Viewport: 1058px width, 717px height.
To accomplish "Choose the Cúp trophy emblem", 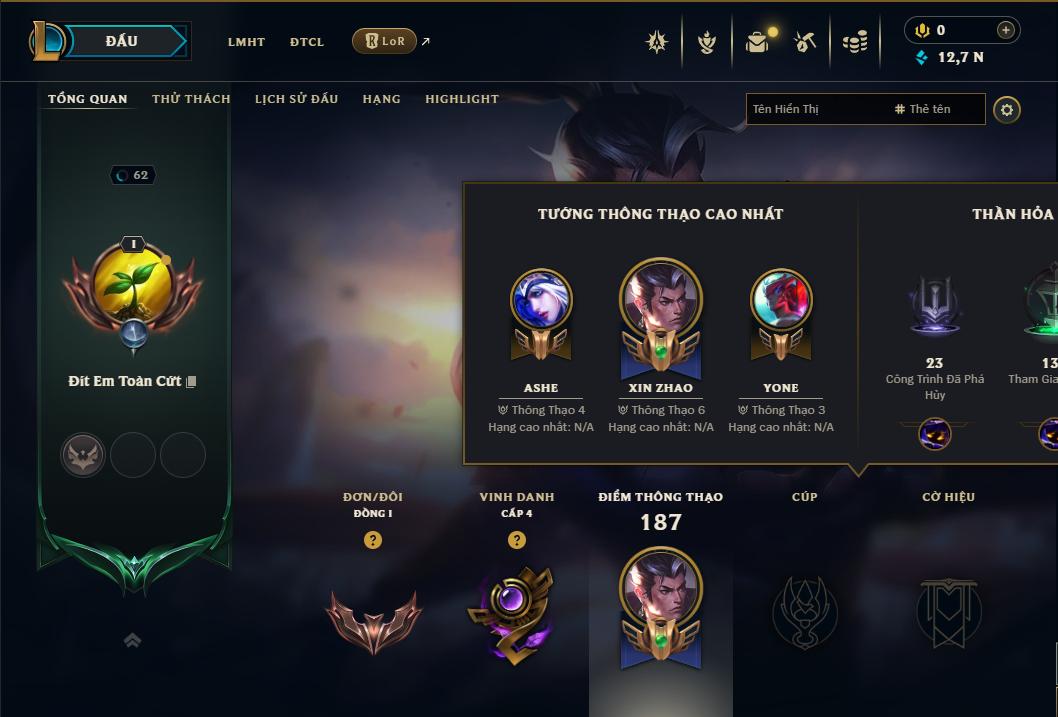I will pyautogui.click(x=805, y=610).
